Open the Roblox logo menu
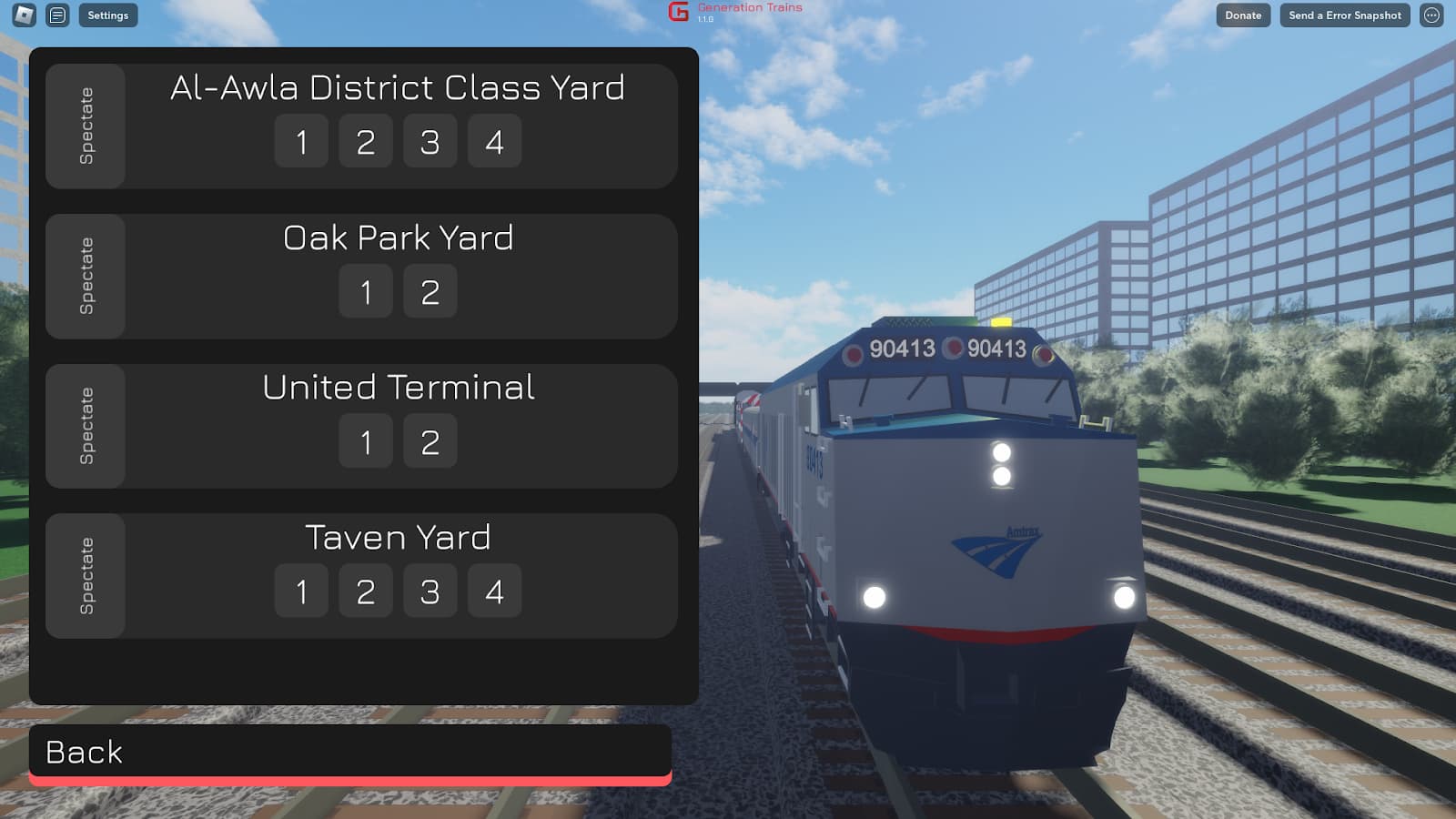Image resolution: width=1456 pixels, height=819 pixels. (25, 15)
